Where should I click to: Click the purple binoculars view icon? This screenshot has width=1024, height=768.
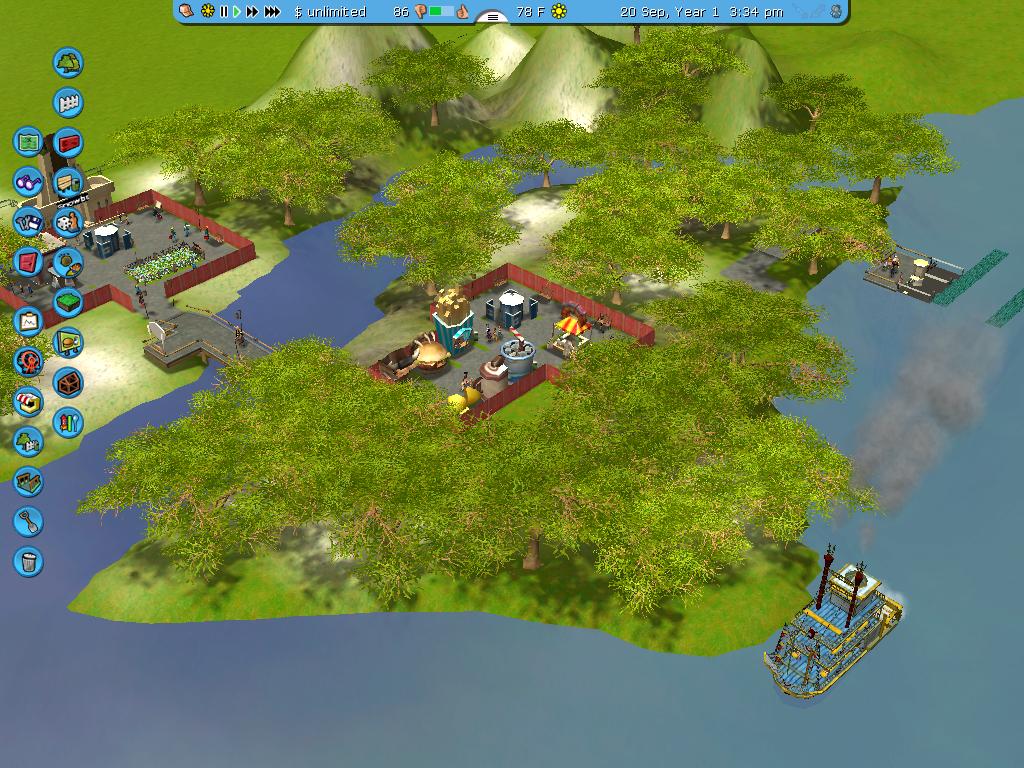pos(28,182)
